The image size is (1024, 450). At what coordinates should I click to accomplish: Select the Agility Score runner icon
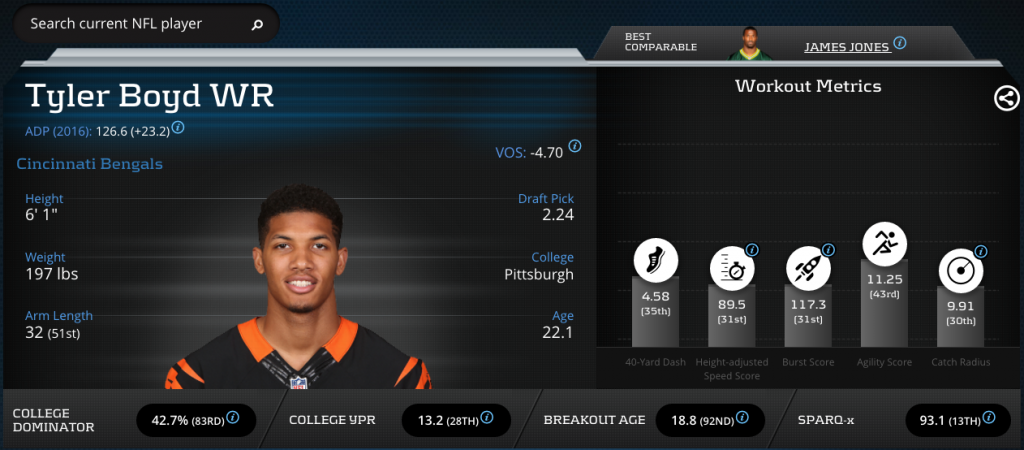pyautogui.click(x=884, y=242)
